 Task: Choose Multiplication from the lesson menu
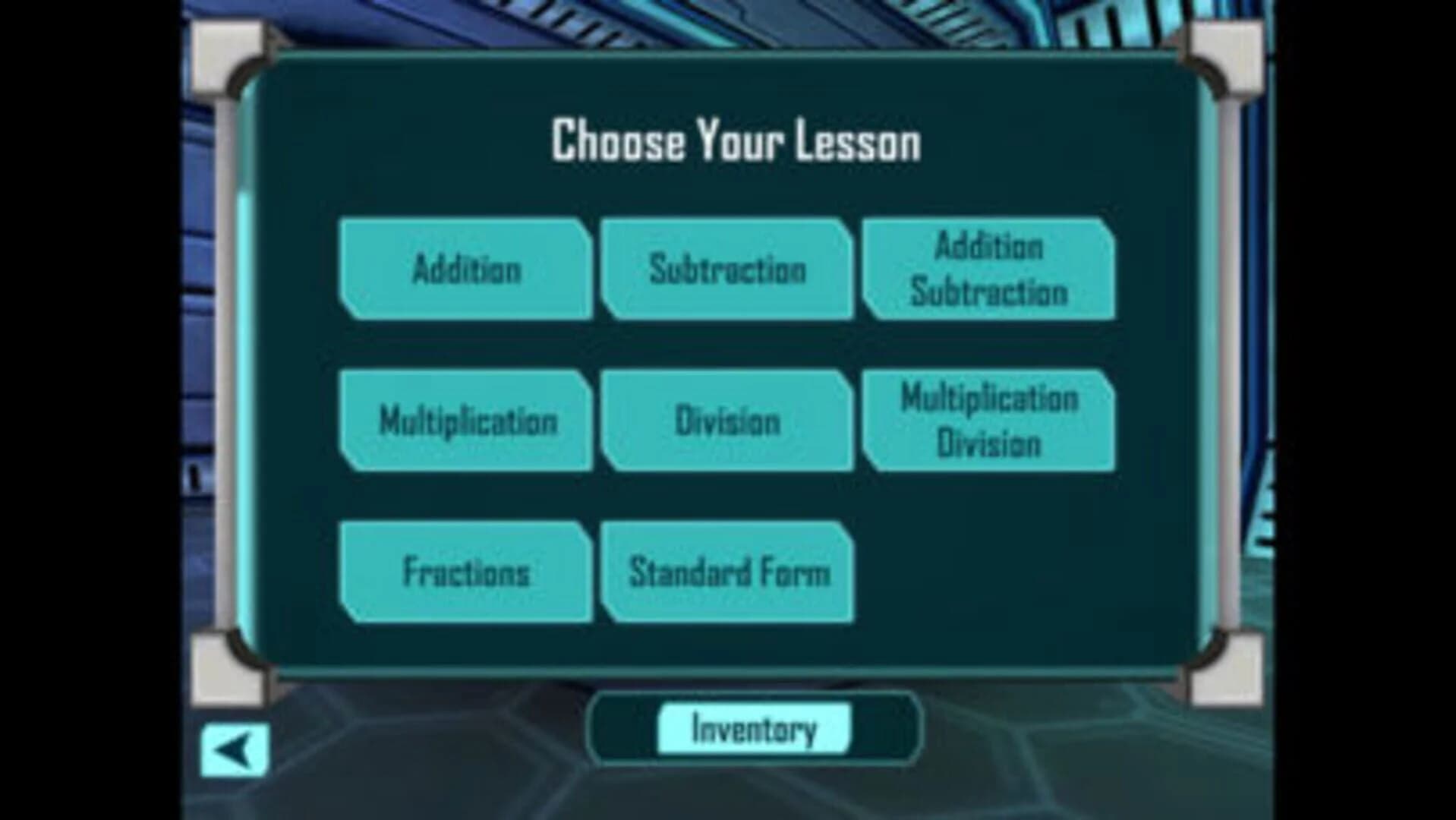coord(465,420)
